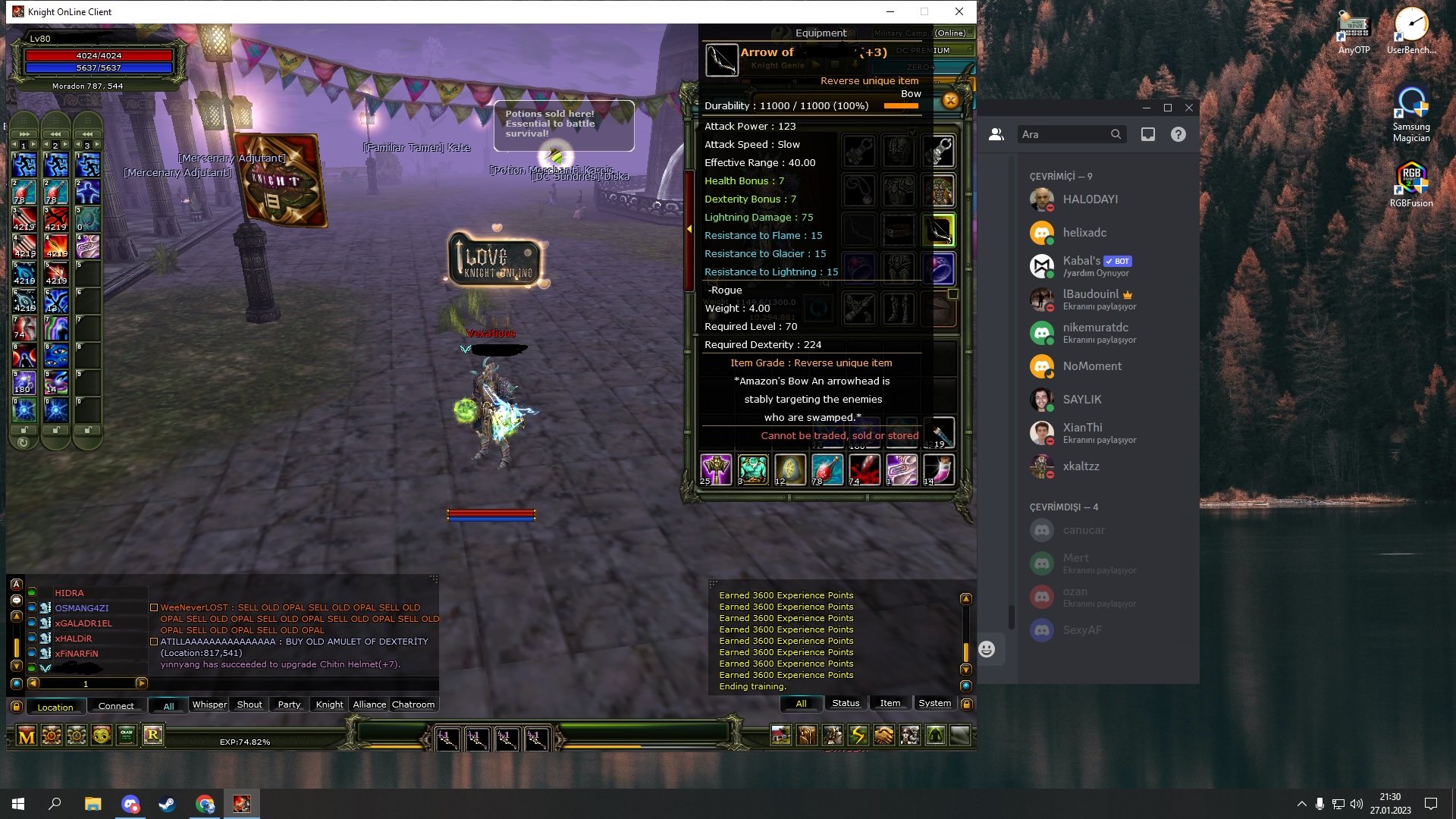Select the purple hammer item with count 25
1456x819 pixels.
pos(715,469)
